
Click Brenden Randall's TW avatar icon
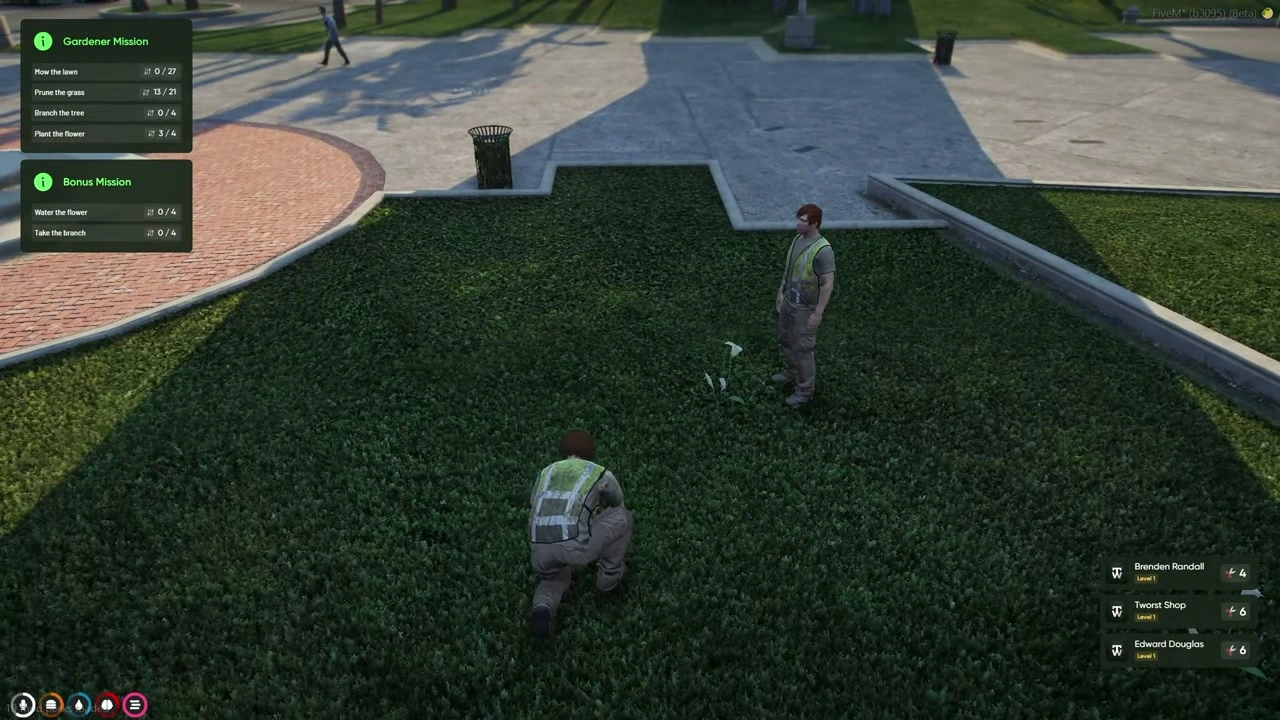click(x=1117, y=572)
